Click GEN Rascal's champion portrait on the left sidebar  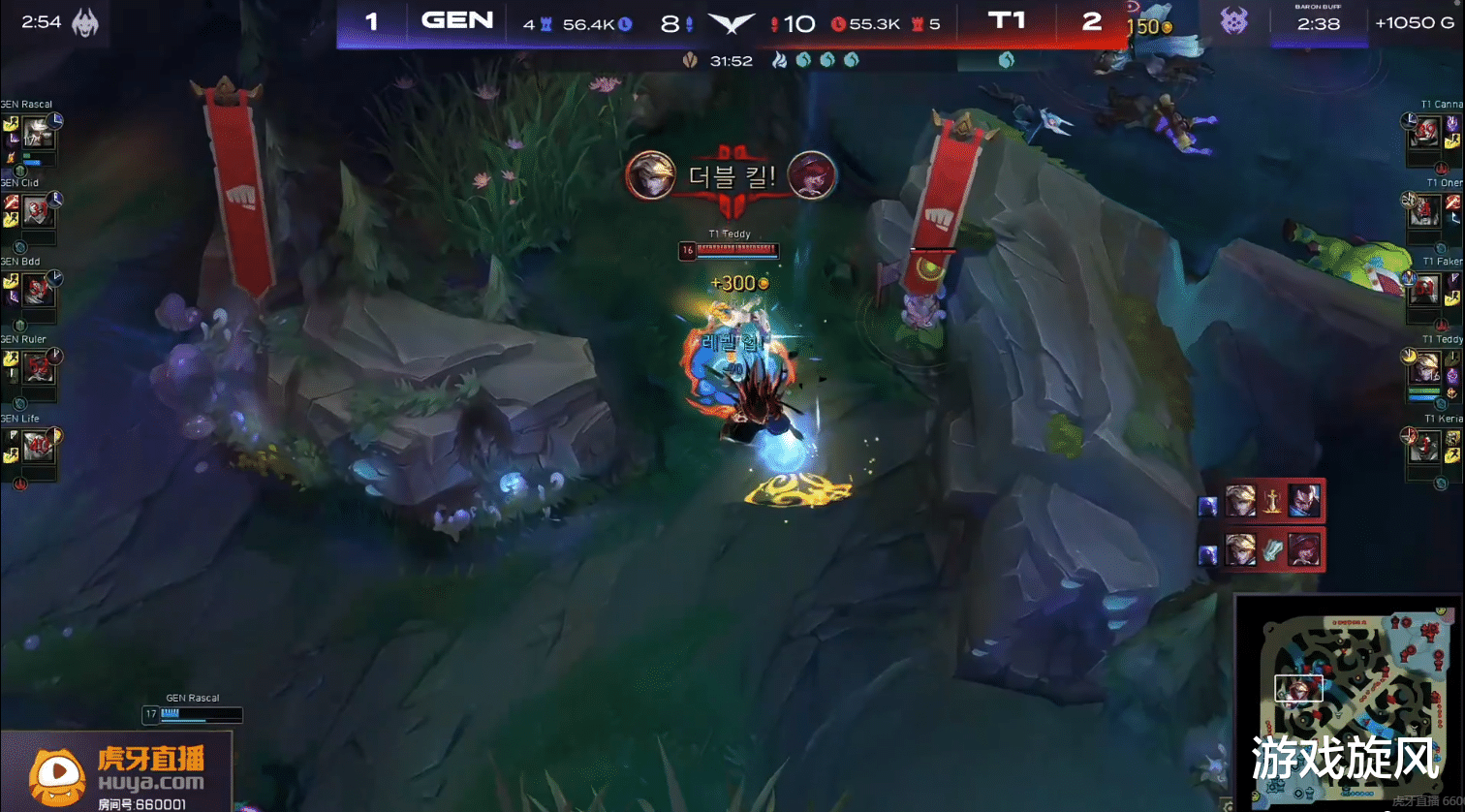(39, 129)
